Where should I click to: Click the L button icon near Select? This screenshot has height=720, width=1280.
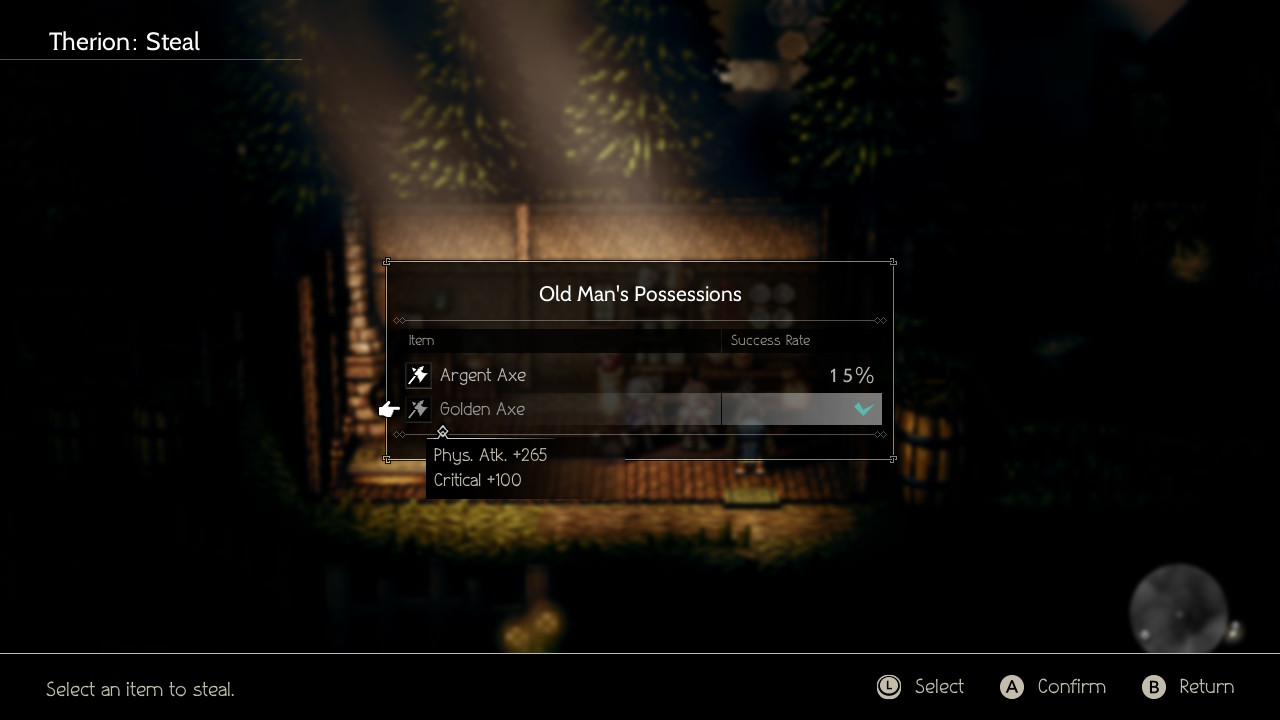click(889, 687)
